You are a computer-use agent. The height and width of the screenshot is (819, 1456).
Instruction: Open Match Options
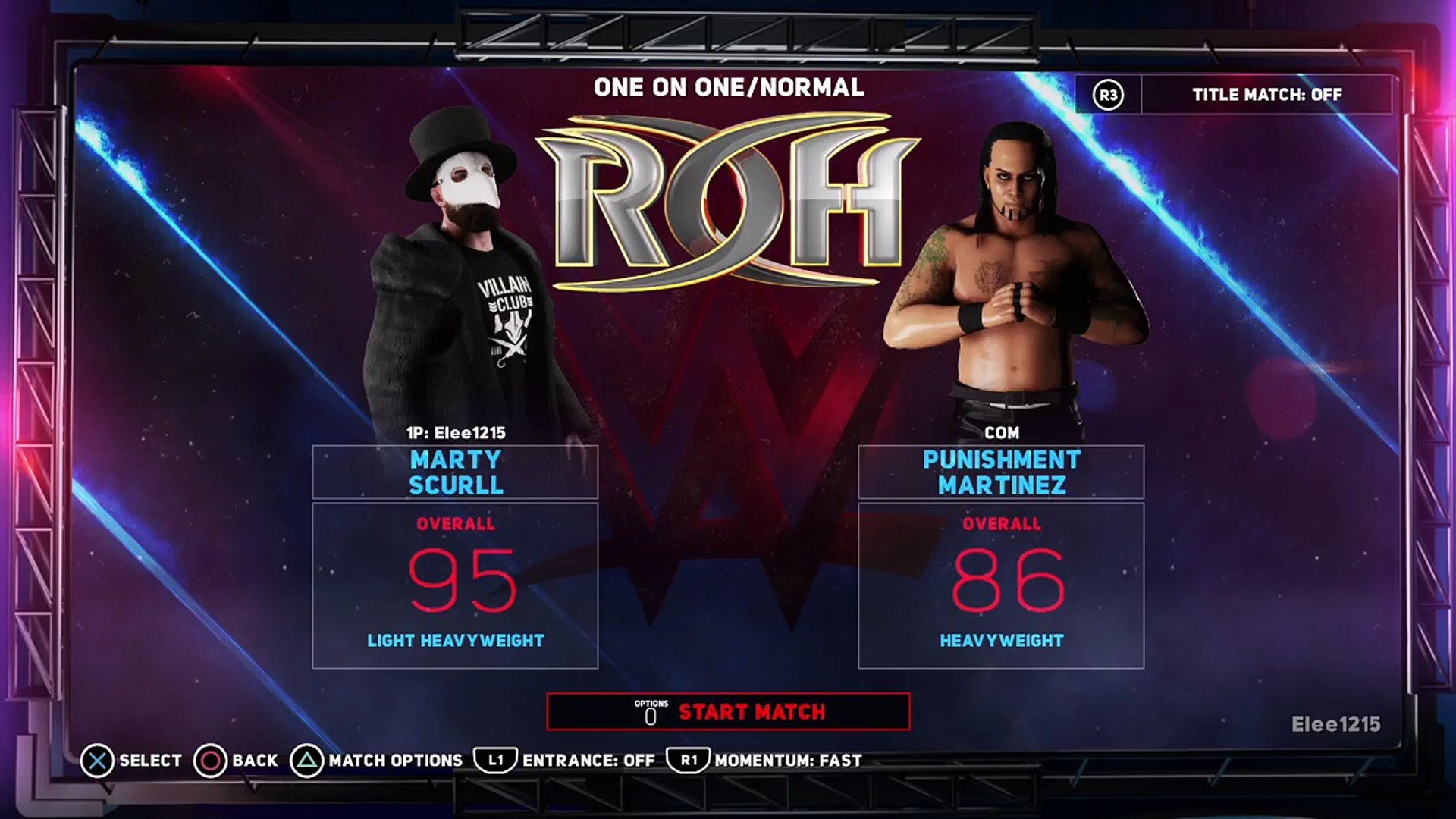(x=378, y=761)
